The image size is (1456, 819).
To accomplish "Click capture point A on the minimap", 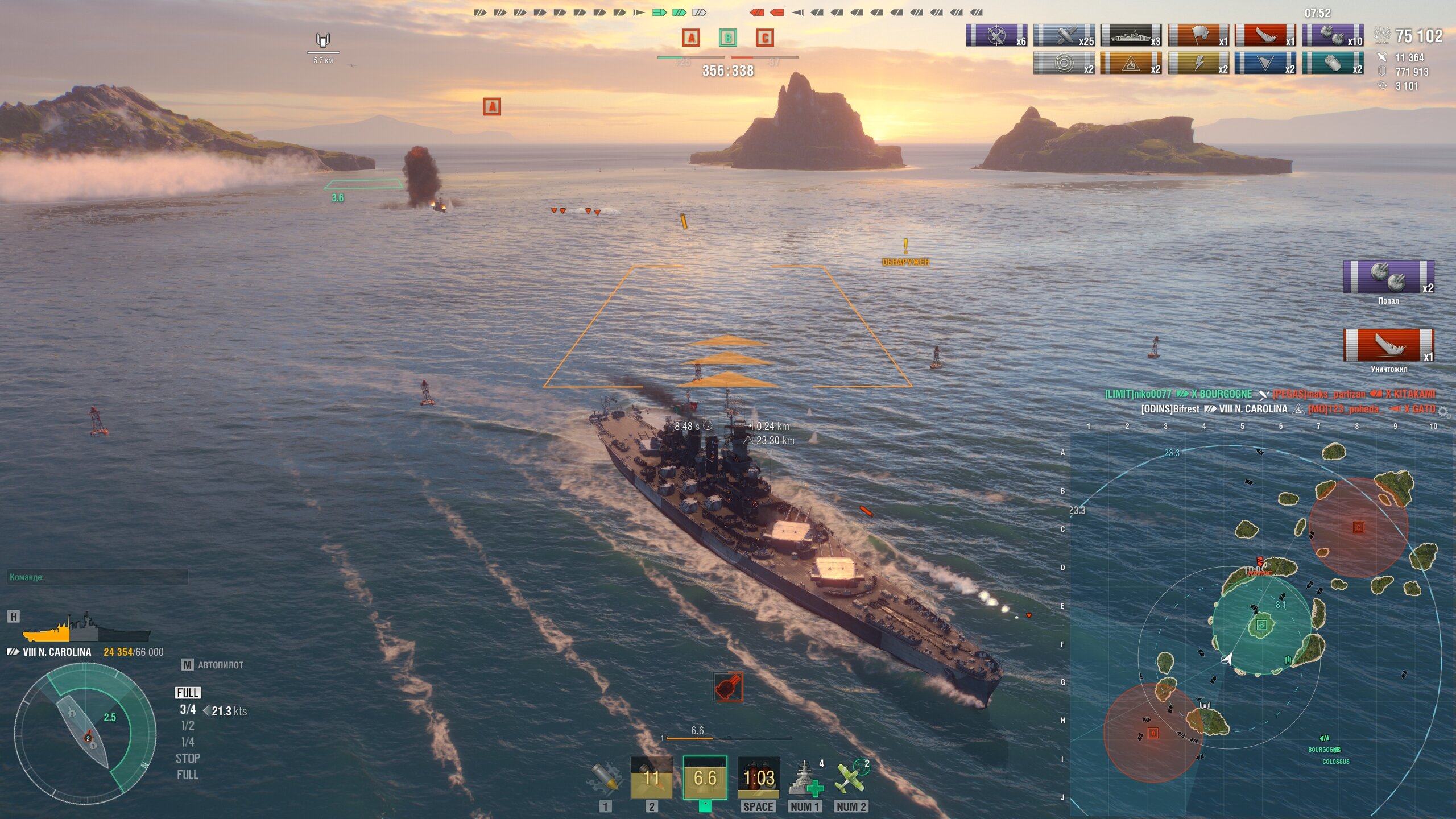I will click(1153, 733).
